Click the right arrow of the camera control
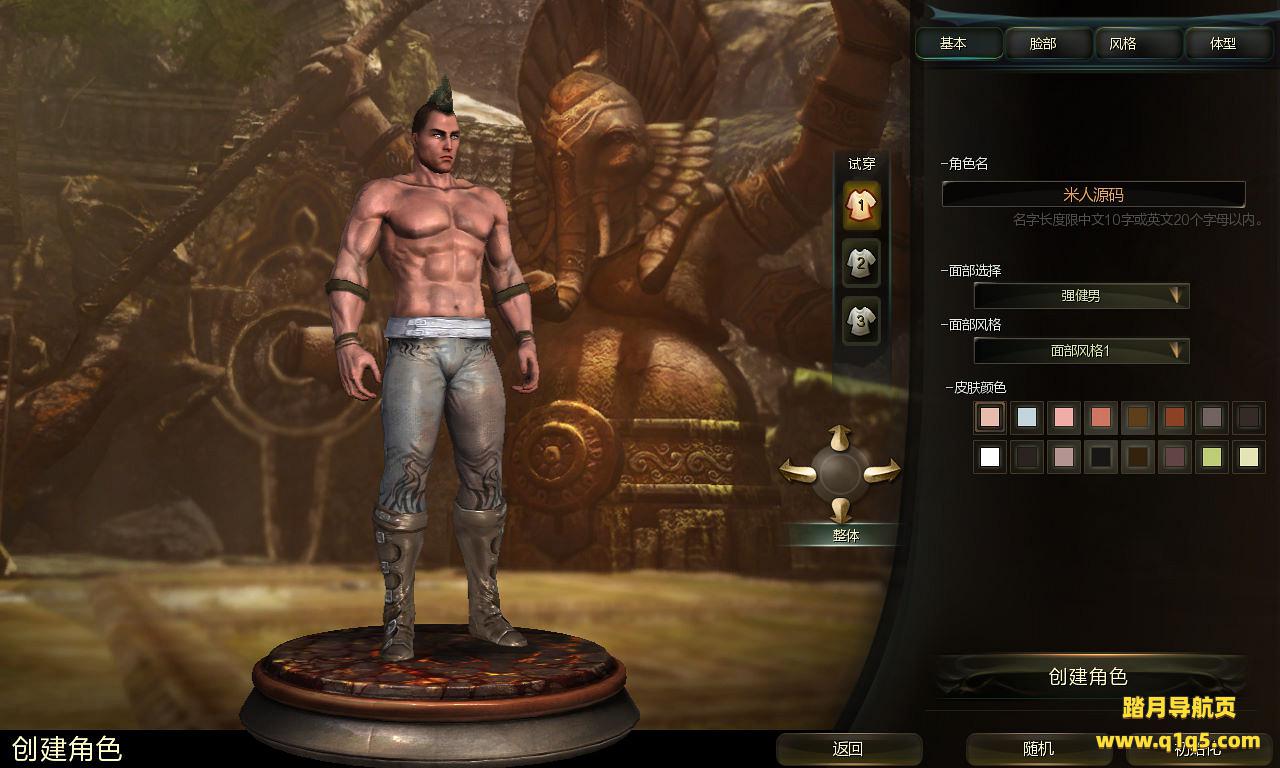This screenshot has width=1280, height=768. click(883, 469)
